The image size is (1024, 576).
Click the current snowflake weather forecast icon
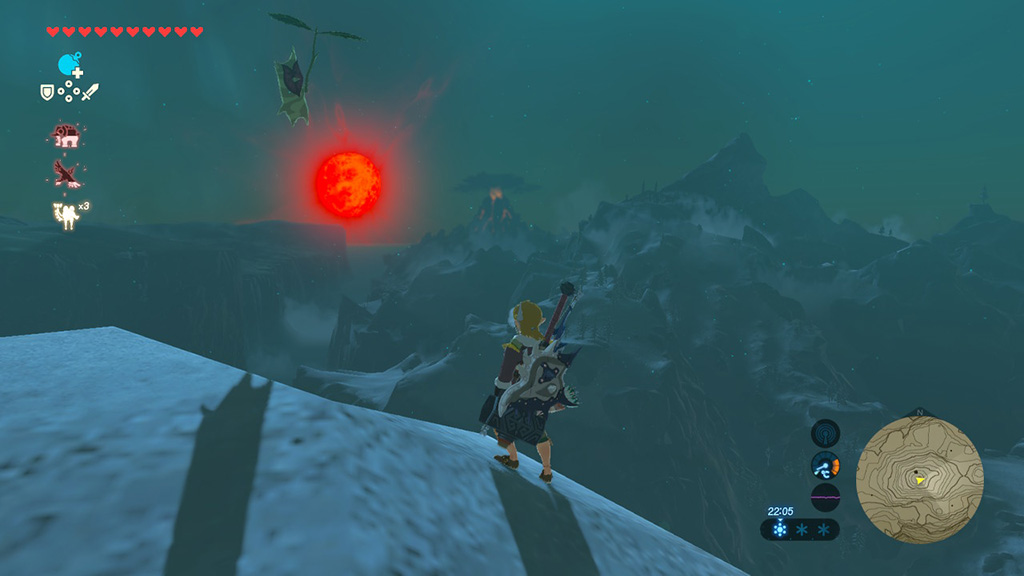[779, 530]
